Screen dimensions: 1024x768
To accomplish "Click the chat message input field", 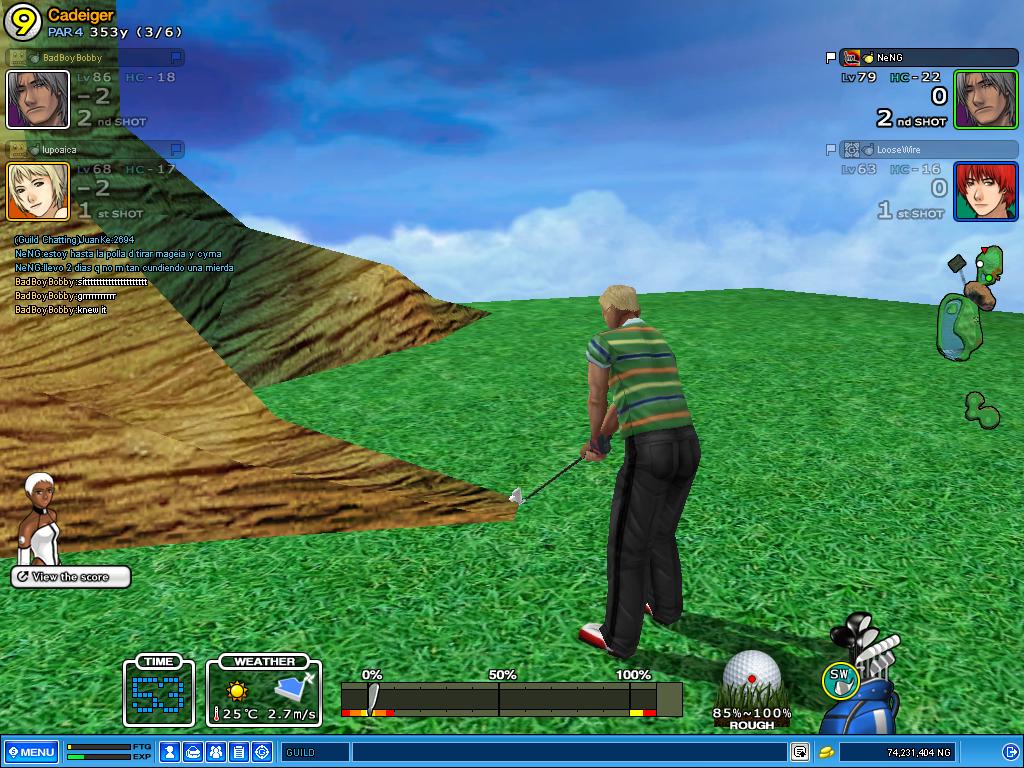I will pyautogui.click(x=568, y=752).
